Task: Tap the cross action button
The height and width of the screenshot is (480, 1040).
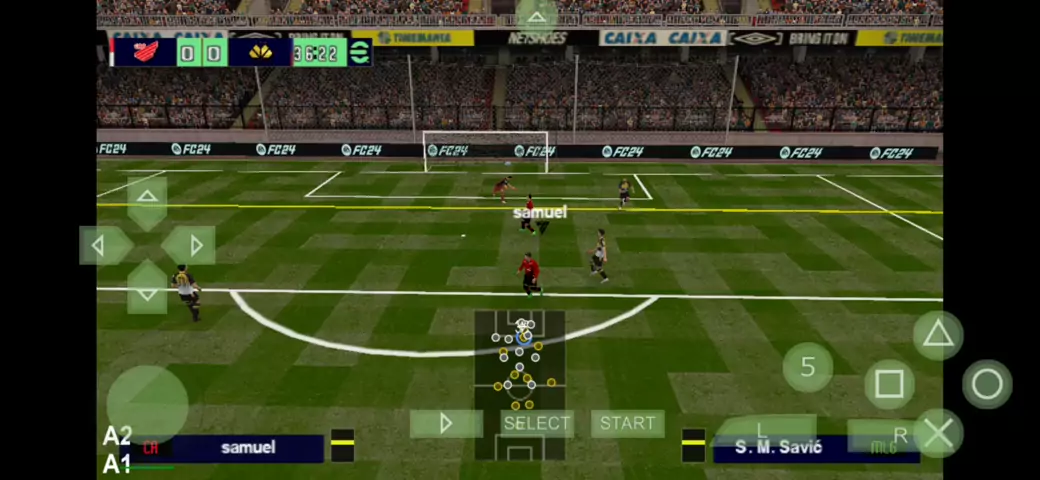Action: 937,433
